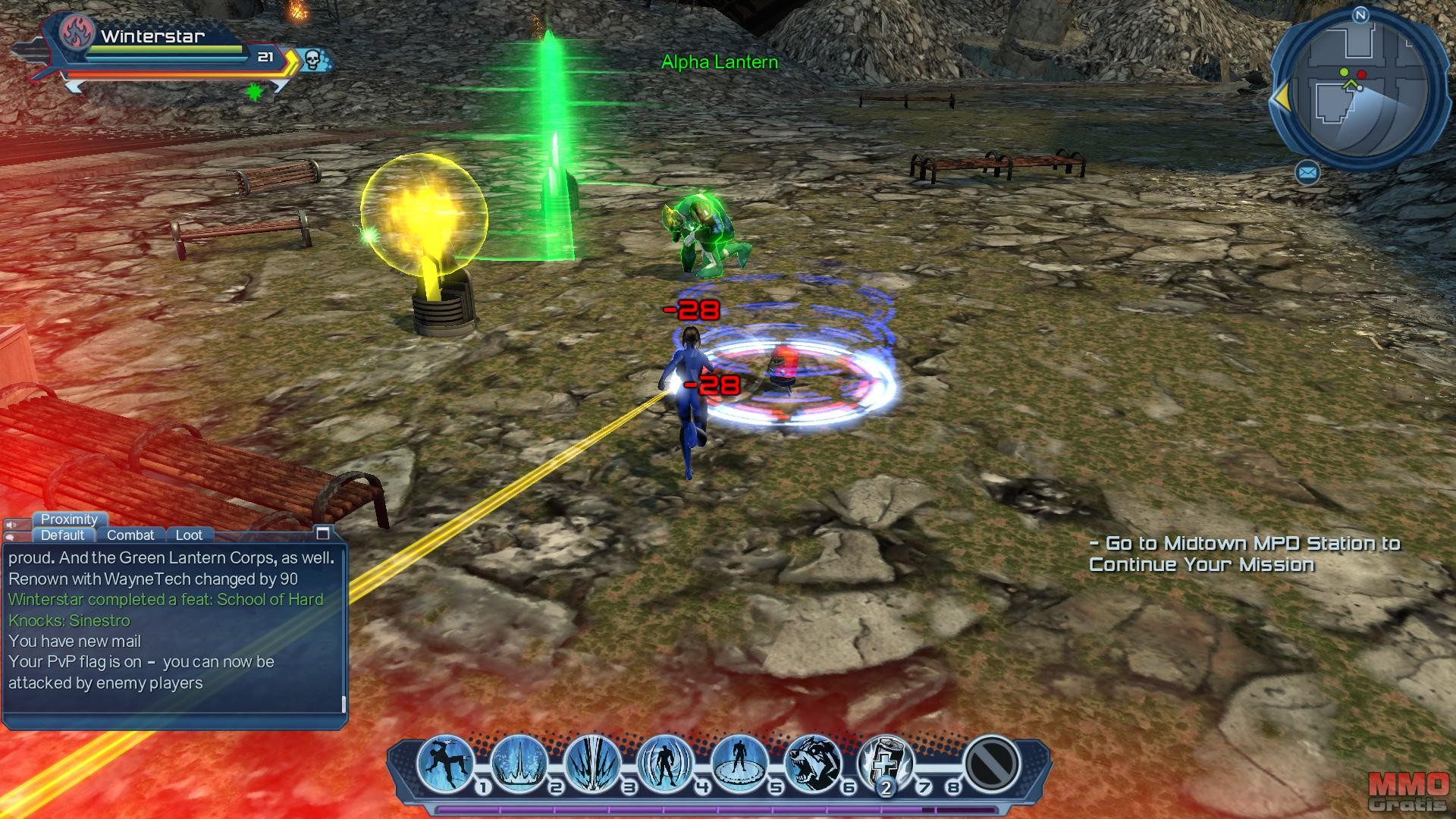1456x819 pixels.
Task: Choose the Proximity chat channel tab
Action: 69,519
